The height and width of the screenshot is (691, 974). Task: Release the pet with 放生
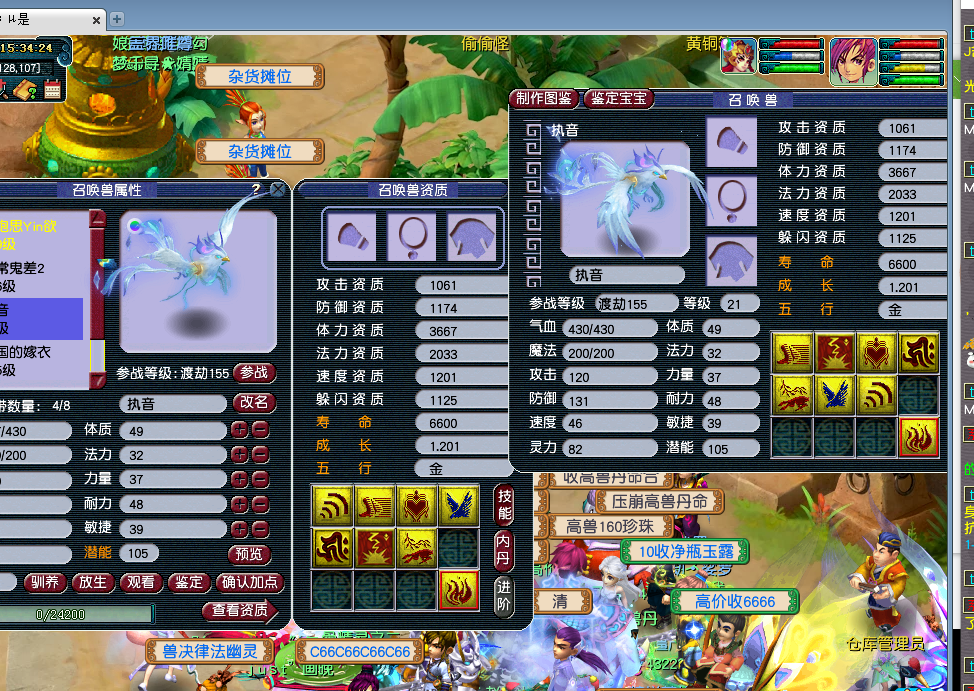pos(93,582)
